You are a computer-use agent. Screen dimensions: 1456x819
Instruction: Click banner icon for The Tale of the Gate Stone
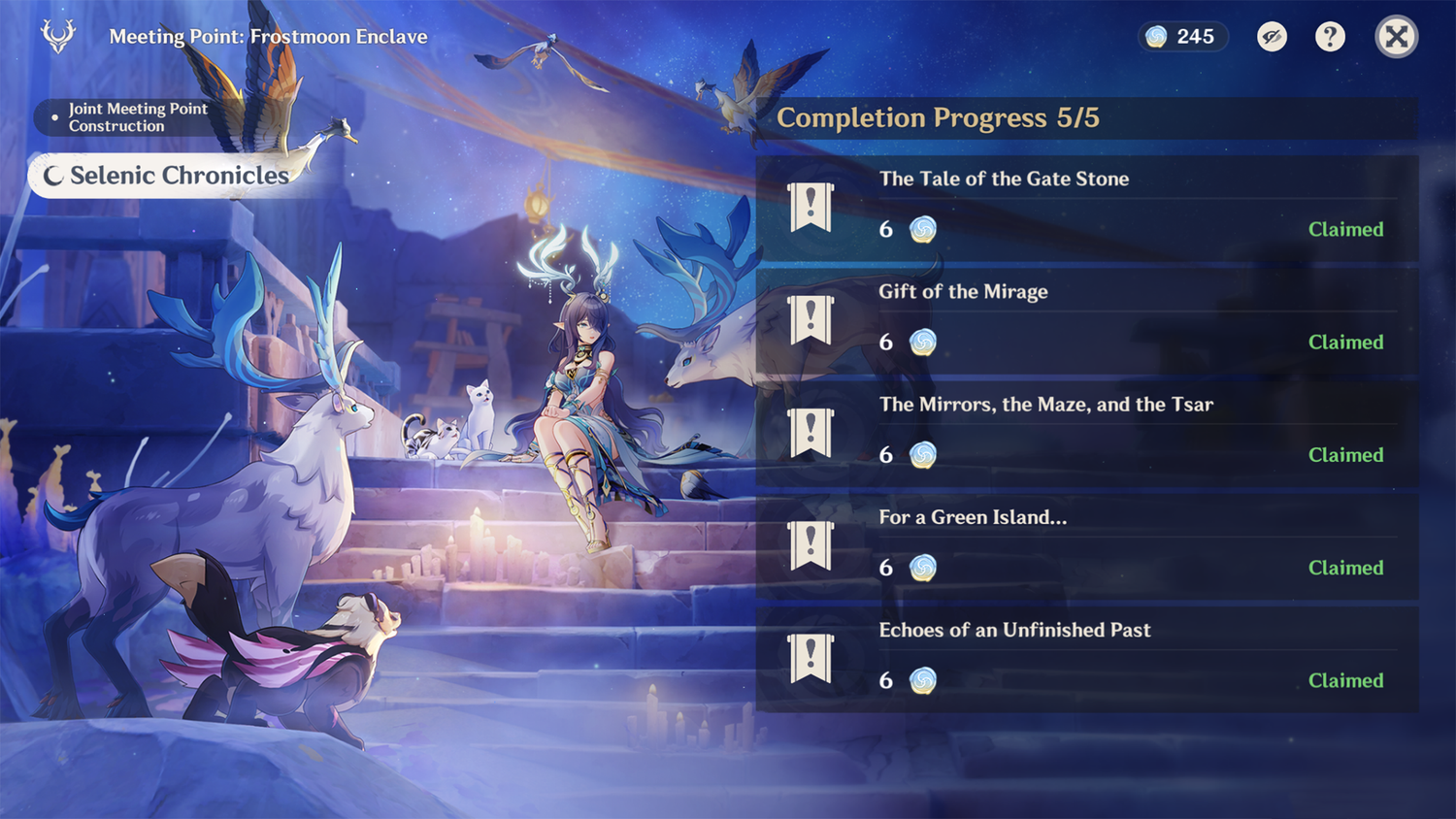tap(811, 206)
